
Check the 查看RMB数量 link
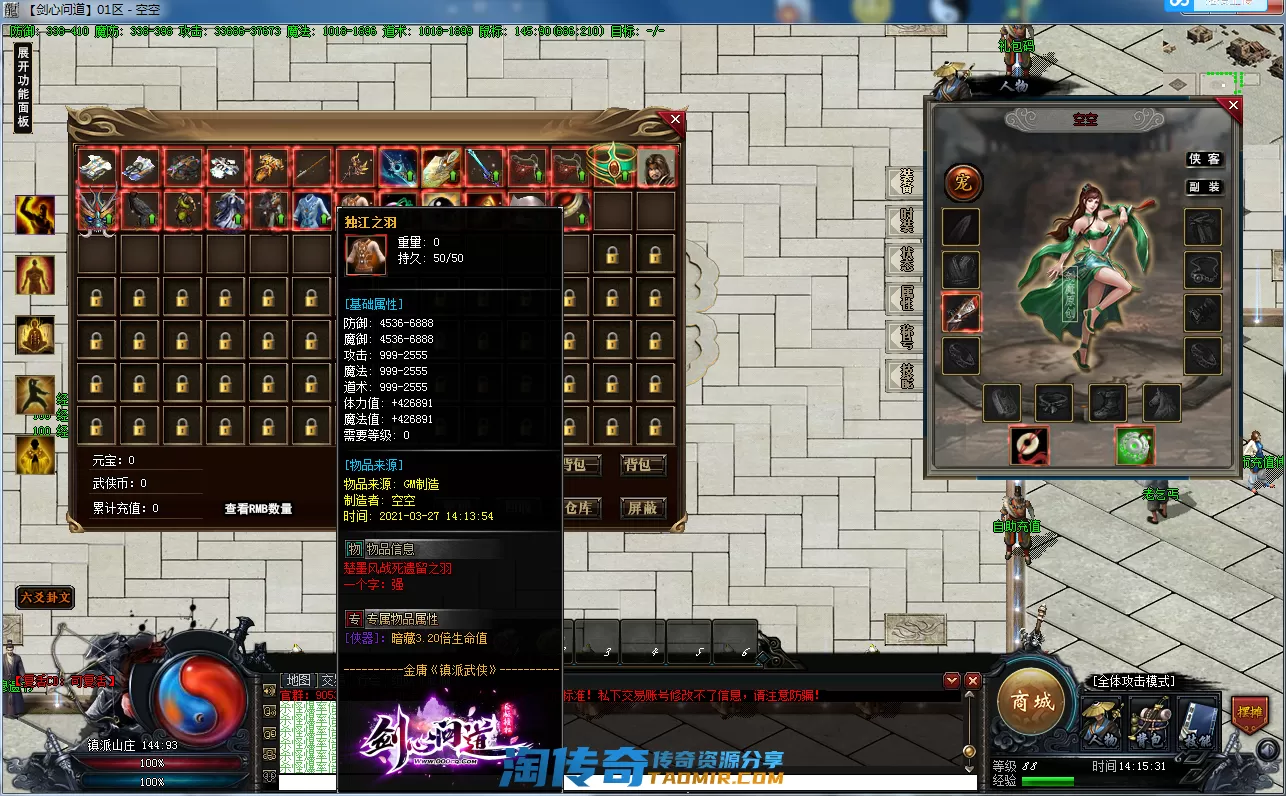(x=258, y=509)
